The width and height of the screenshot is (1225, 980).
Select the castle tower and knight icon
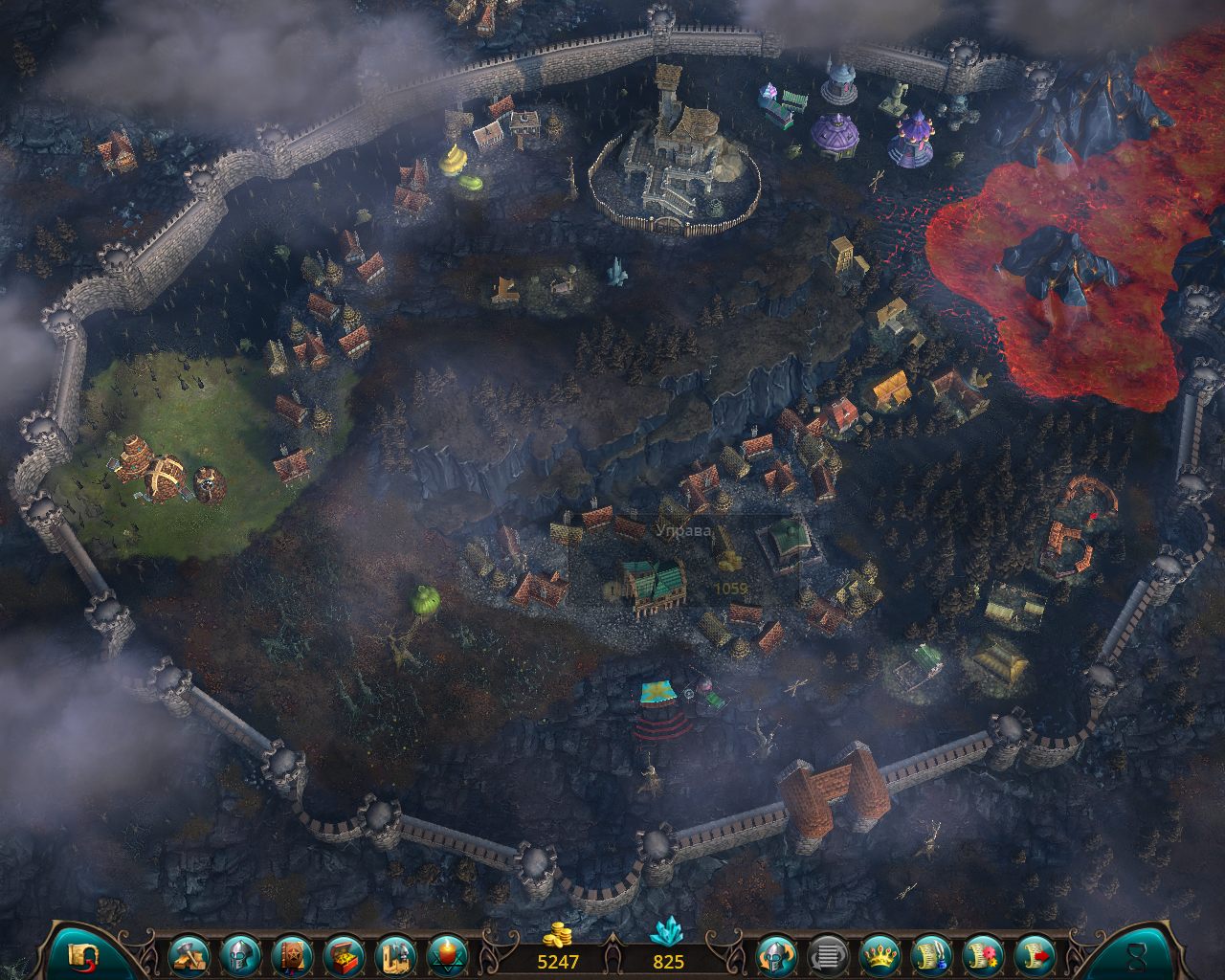(x=395, y=955)
